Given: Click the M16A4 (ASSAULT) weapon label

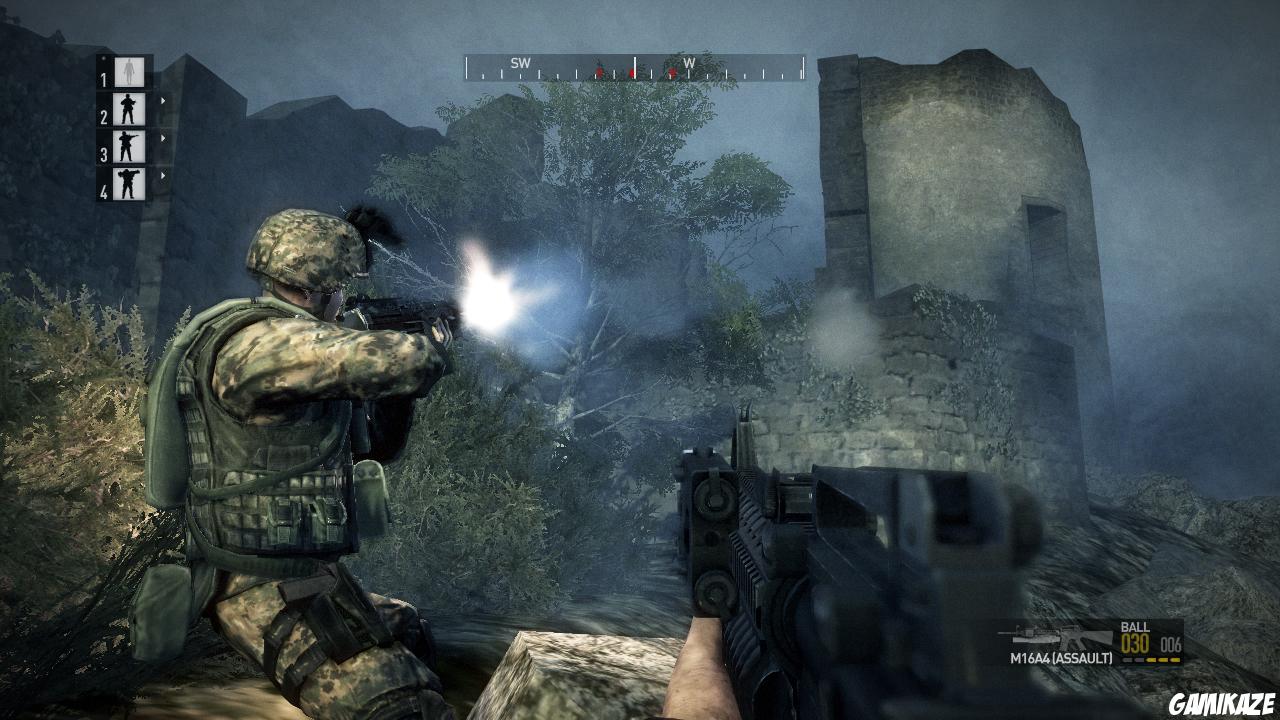Looking at the screenshot, I should (x=1062, y=658).
